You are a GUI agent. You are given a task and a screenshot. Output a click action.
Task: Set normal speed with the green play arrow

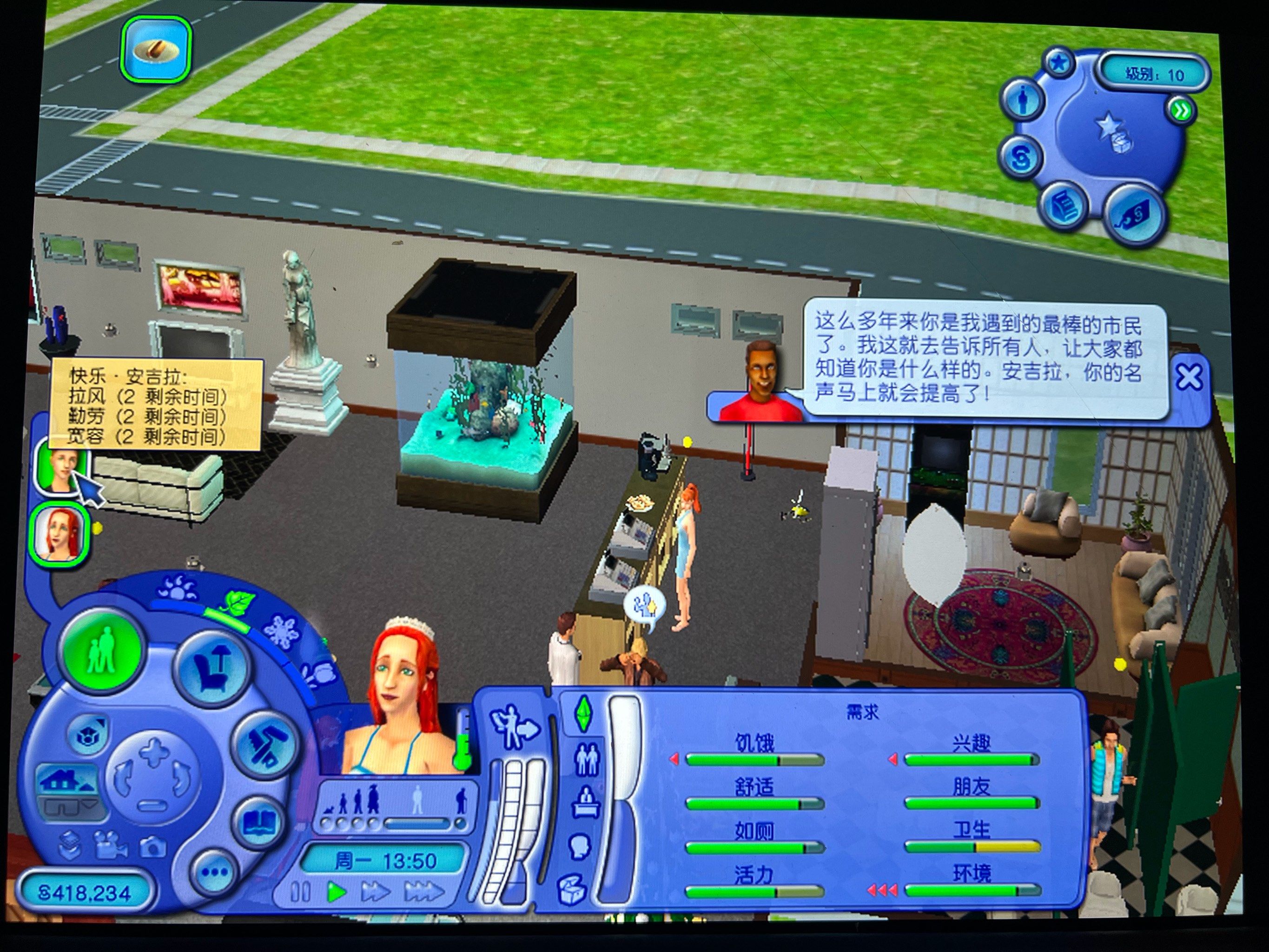coord(337,892)
